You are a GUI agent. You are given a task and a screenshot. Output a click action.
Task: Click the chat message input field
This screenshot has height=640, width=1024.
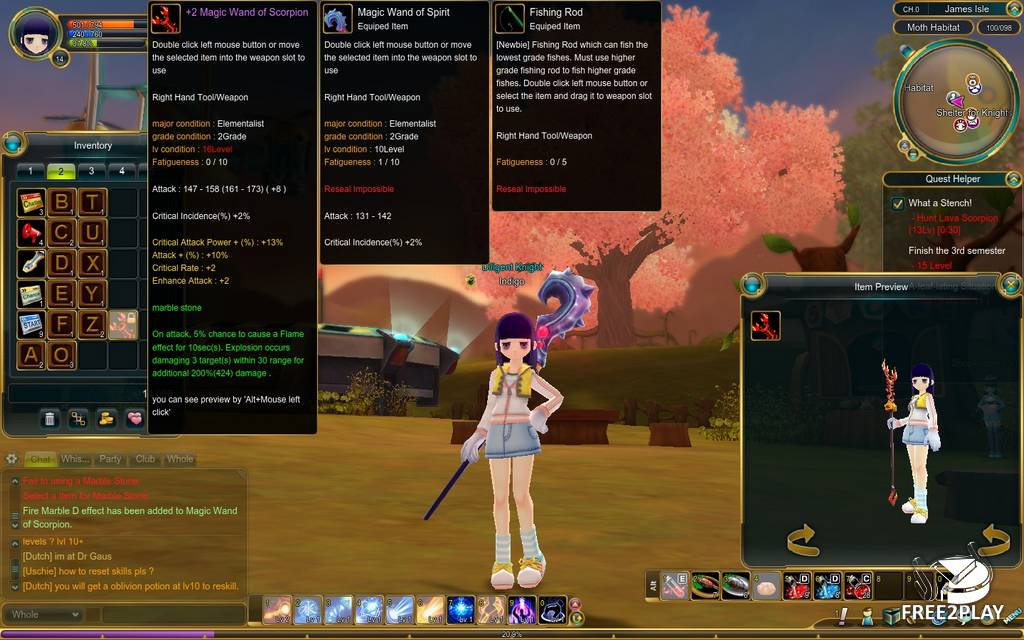tap(170, 614)
